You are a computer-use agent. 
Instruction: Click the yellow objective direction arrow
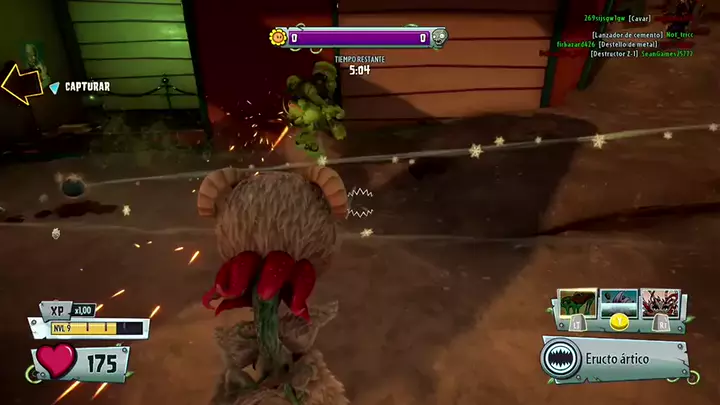coord(22,84)
